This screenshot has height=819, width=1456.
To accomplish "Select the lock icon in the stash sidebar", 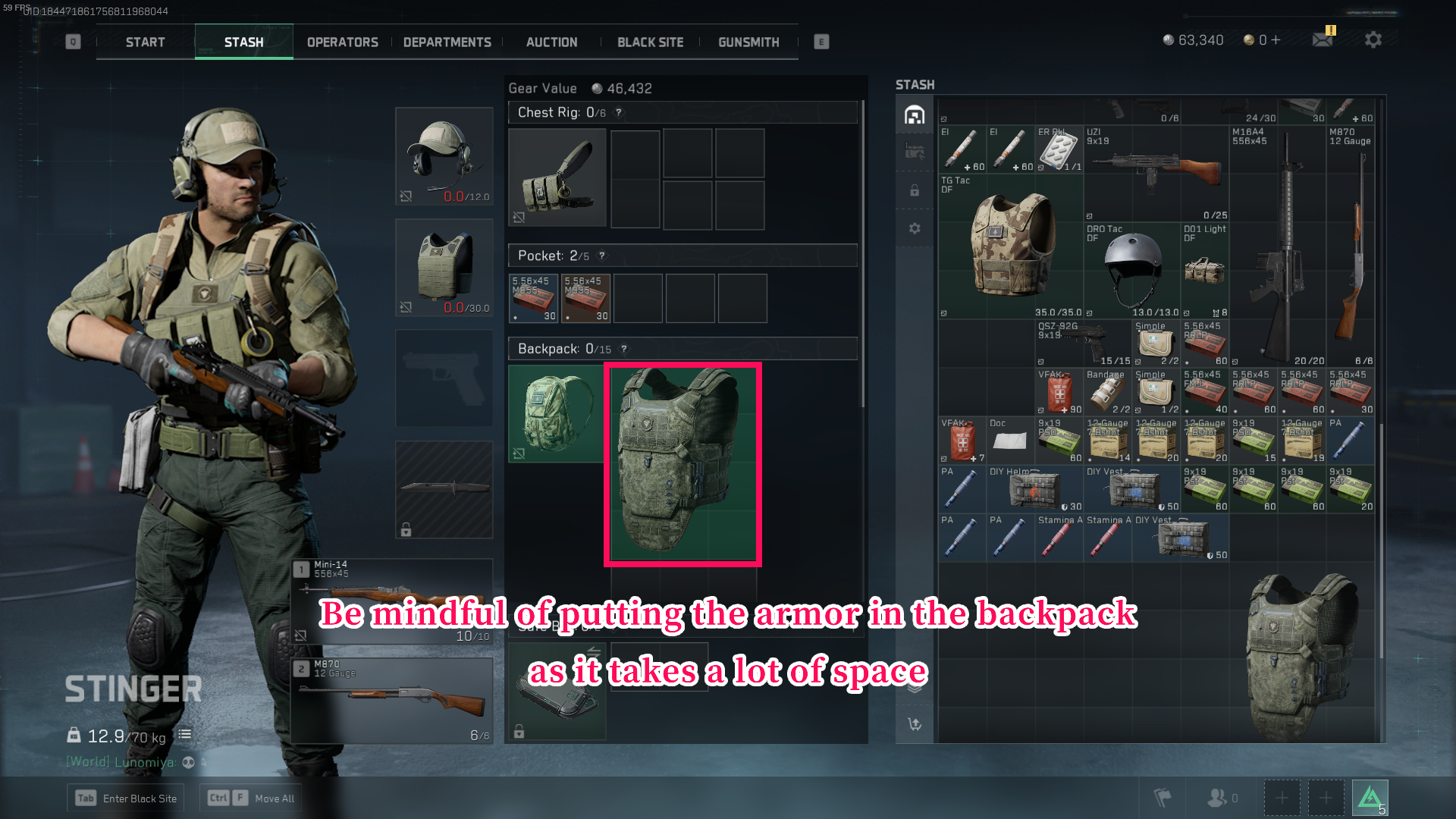I will pos(914,191).
